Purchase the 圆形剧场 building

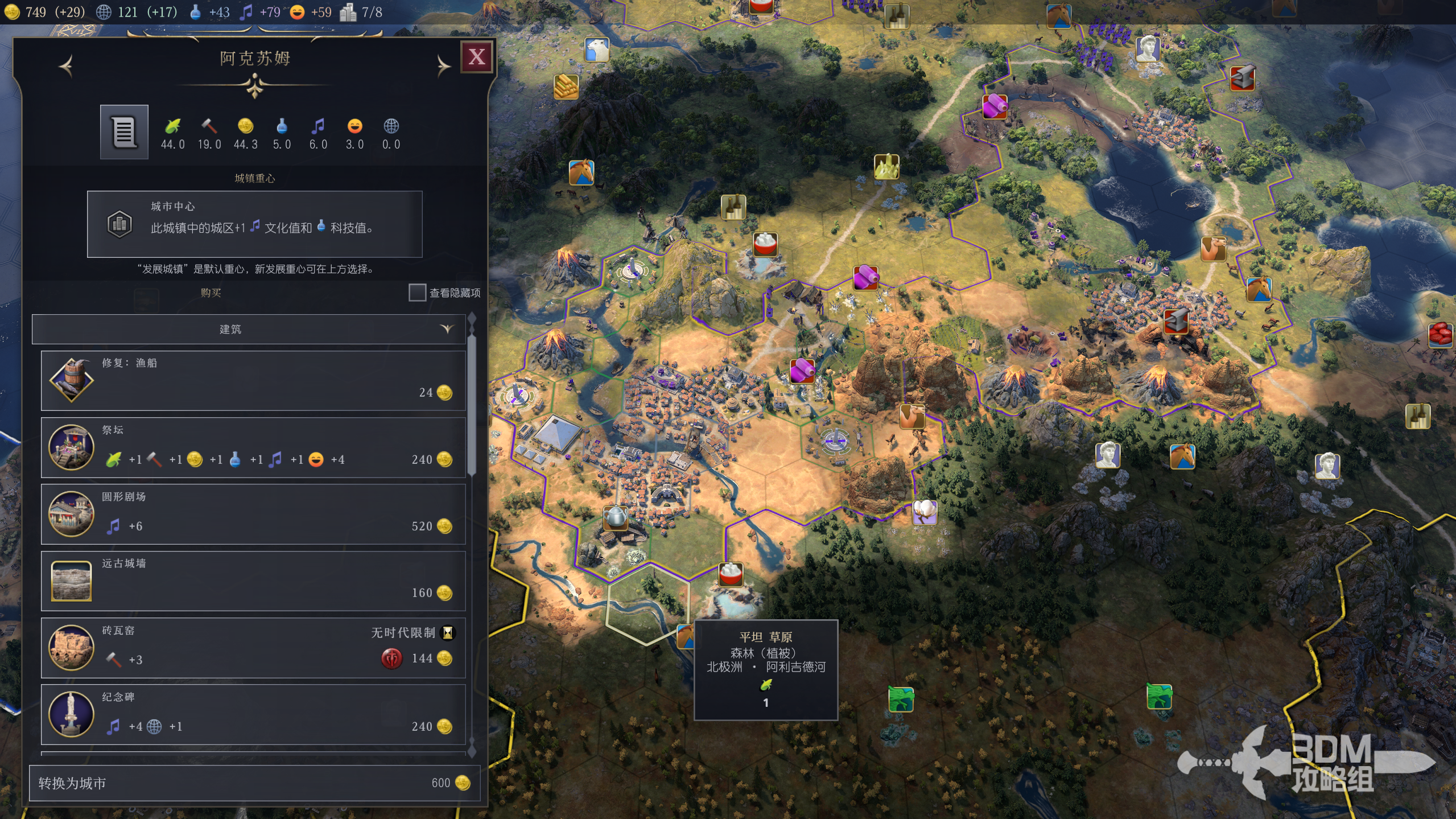253,514
